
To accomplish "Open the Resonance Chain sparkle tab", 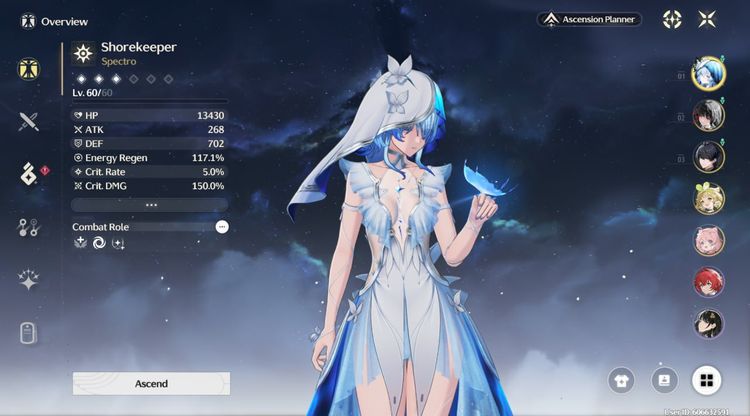I will [x=28, y=281].
